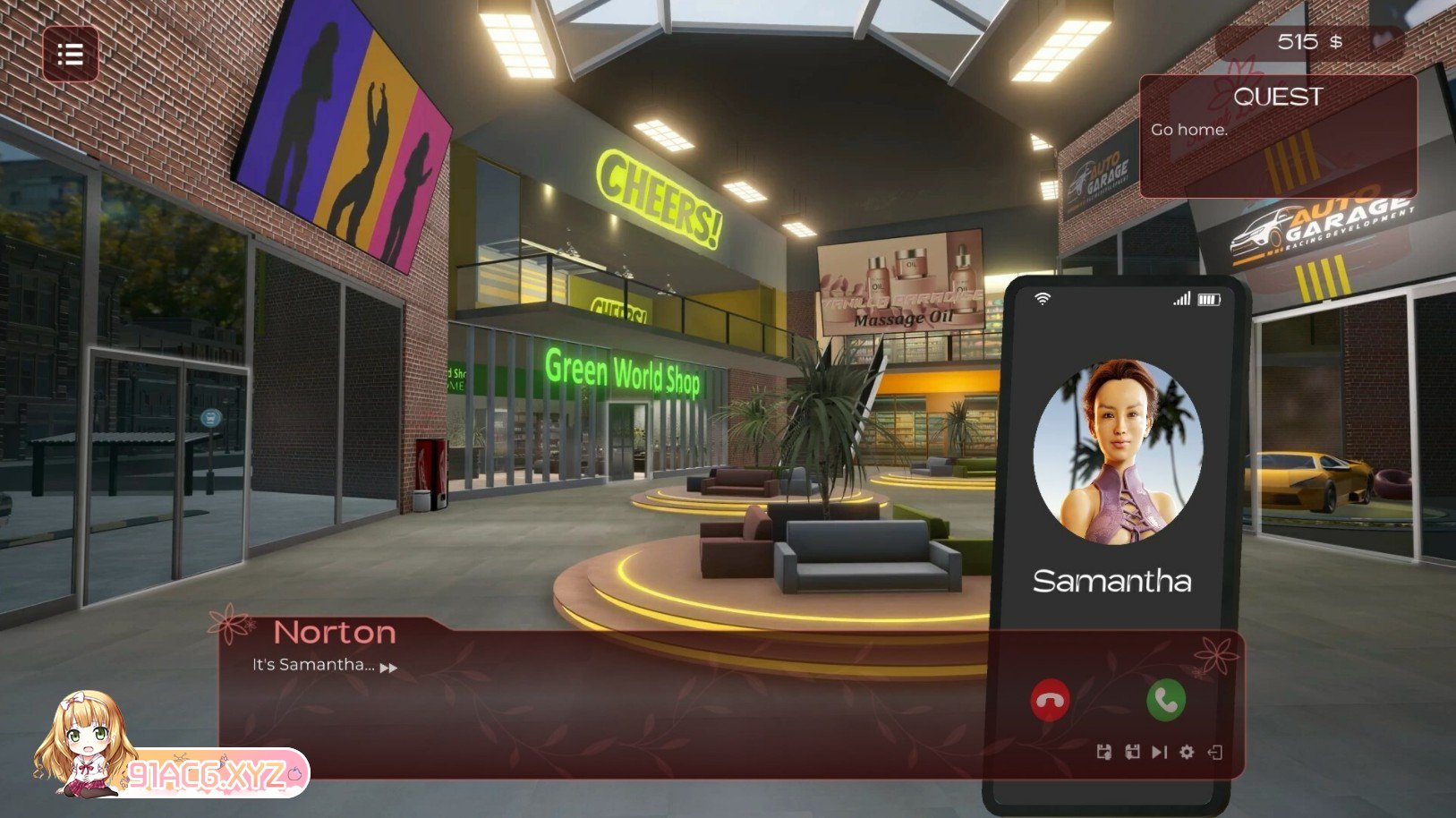Viewport: 1456px width, 818px height.
Task: Tap Samantha's caller portrait on the phone
Action: [x=1118, y=451]
